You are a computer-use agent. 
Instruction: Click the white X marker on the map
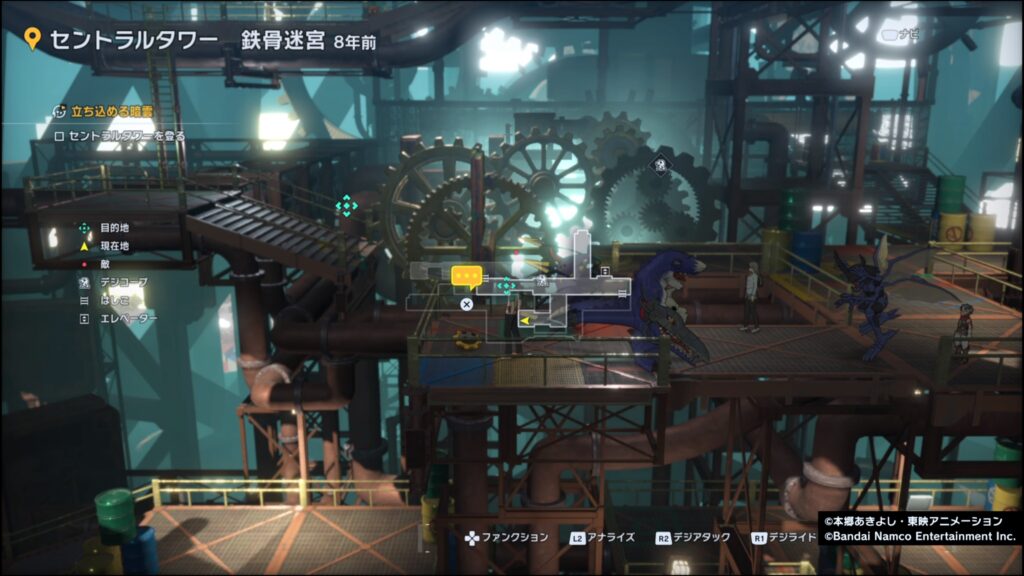click(466, 303)
